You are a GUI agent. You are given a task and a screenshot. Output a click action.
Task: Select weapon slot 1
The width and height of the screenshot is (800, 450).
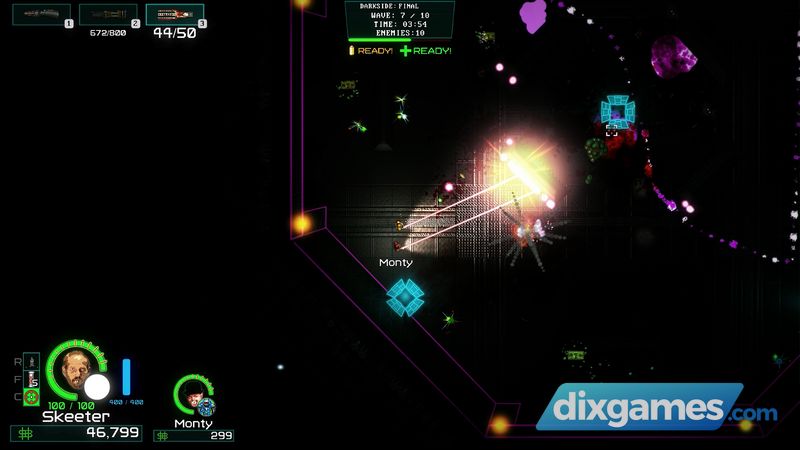coord(40,14)
